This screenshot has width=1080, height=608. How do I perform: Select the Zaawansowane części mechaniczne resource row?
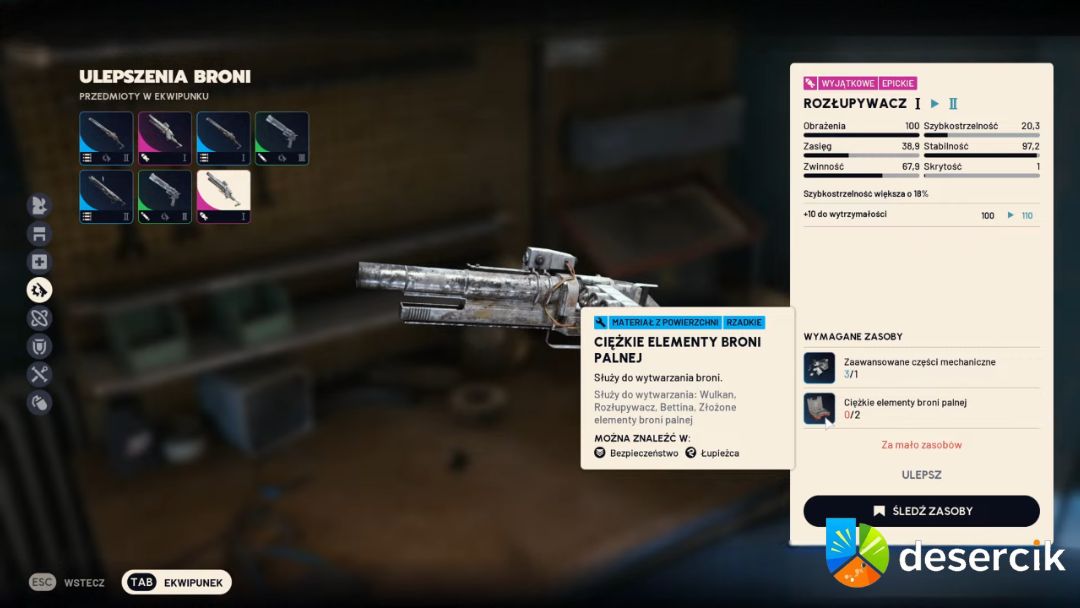click(x=921, y=368)
